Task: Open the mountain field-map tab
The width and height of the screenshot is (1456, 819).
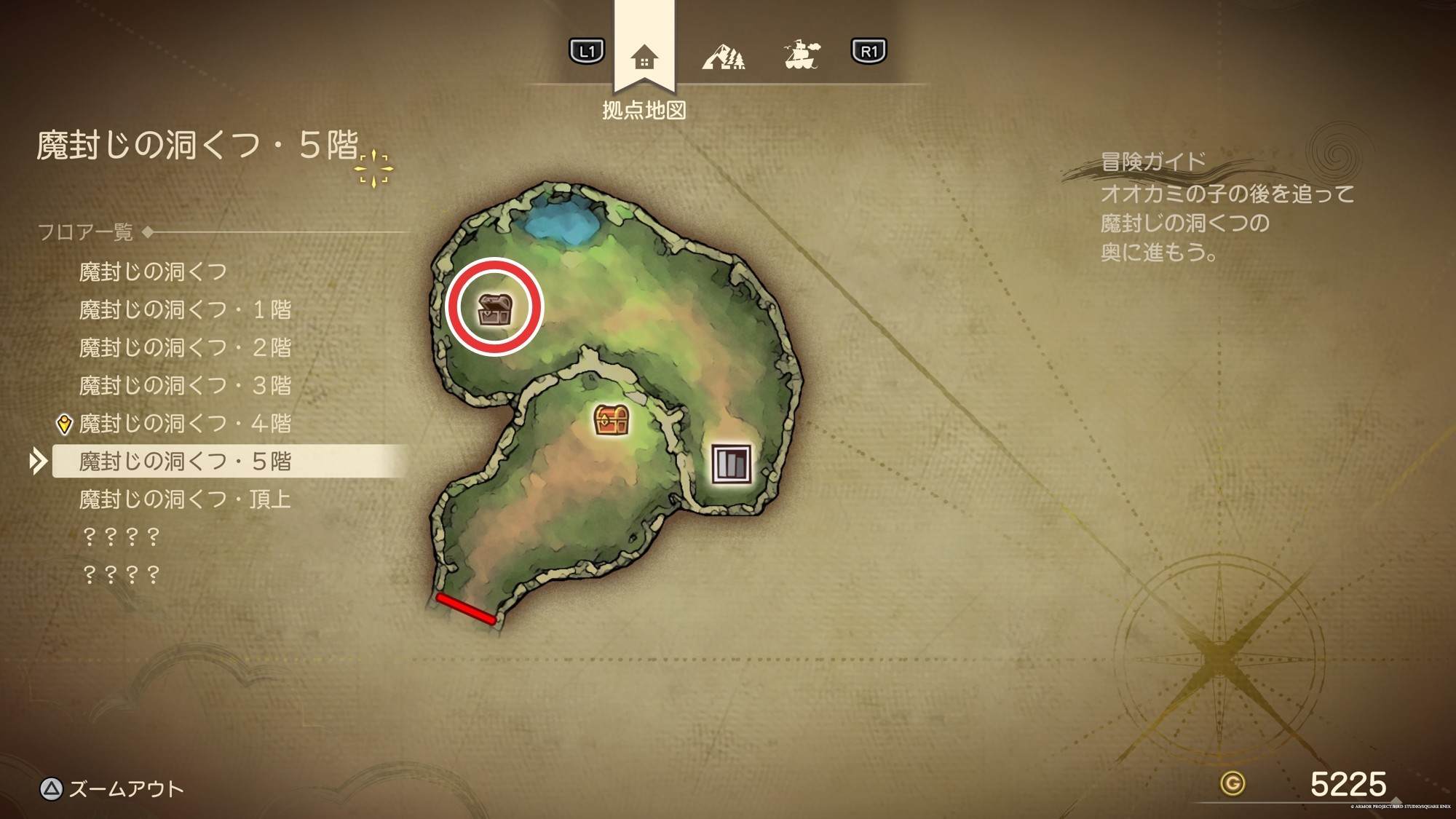Action: [x=723, y=56]
